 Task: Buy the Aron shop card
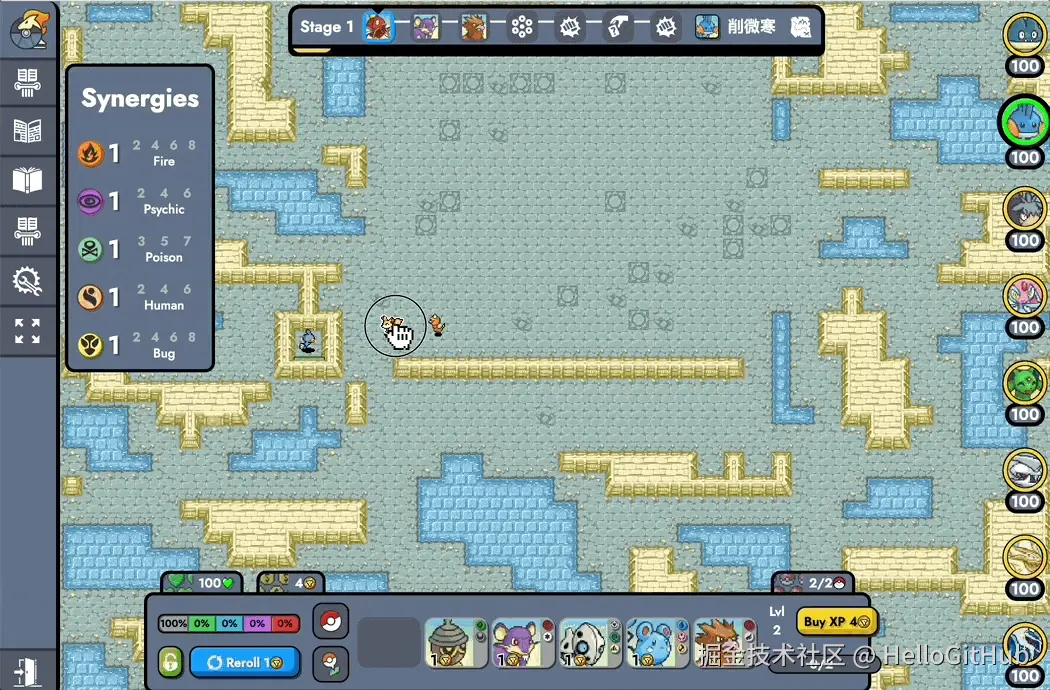click(590, 642)
